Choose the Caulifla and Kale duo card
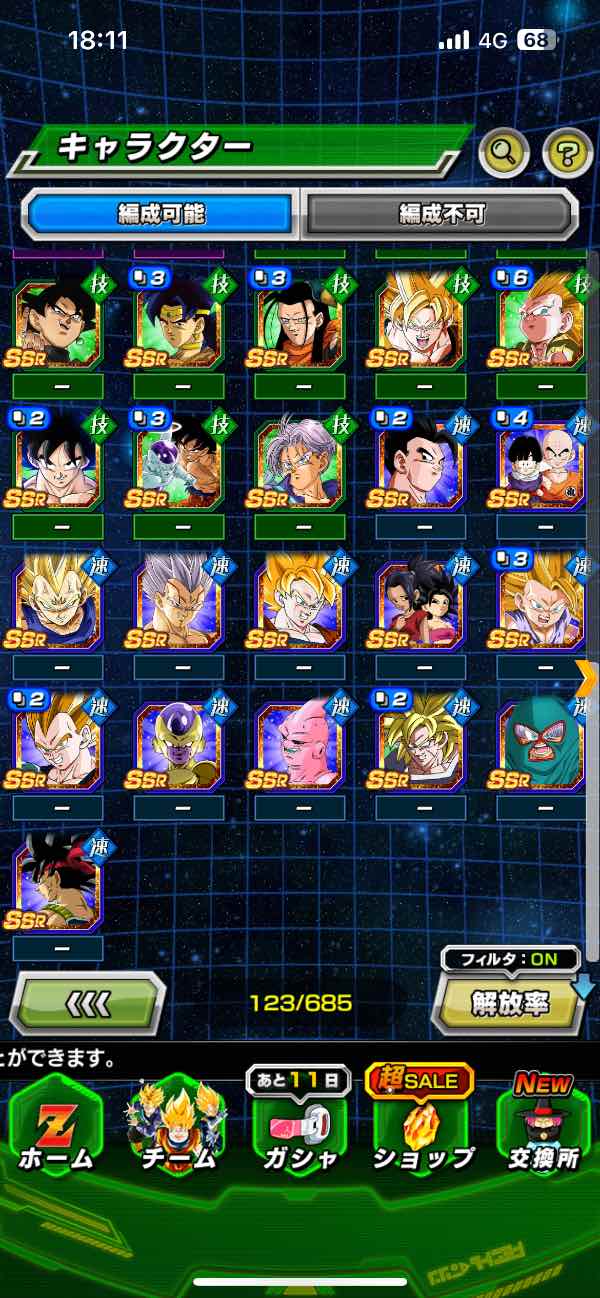The image size is (600, 1298). click(x=420, y=600)
